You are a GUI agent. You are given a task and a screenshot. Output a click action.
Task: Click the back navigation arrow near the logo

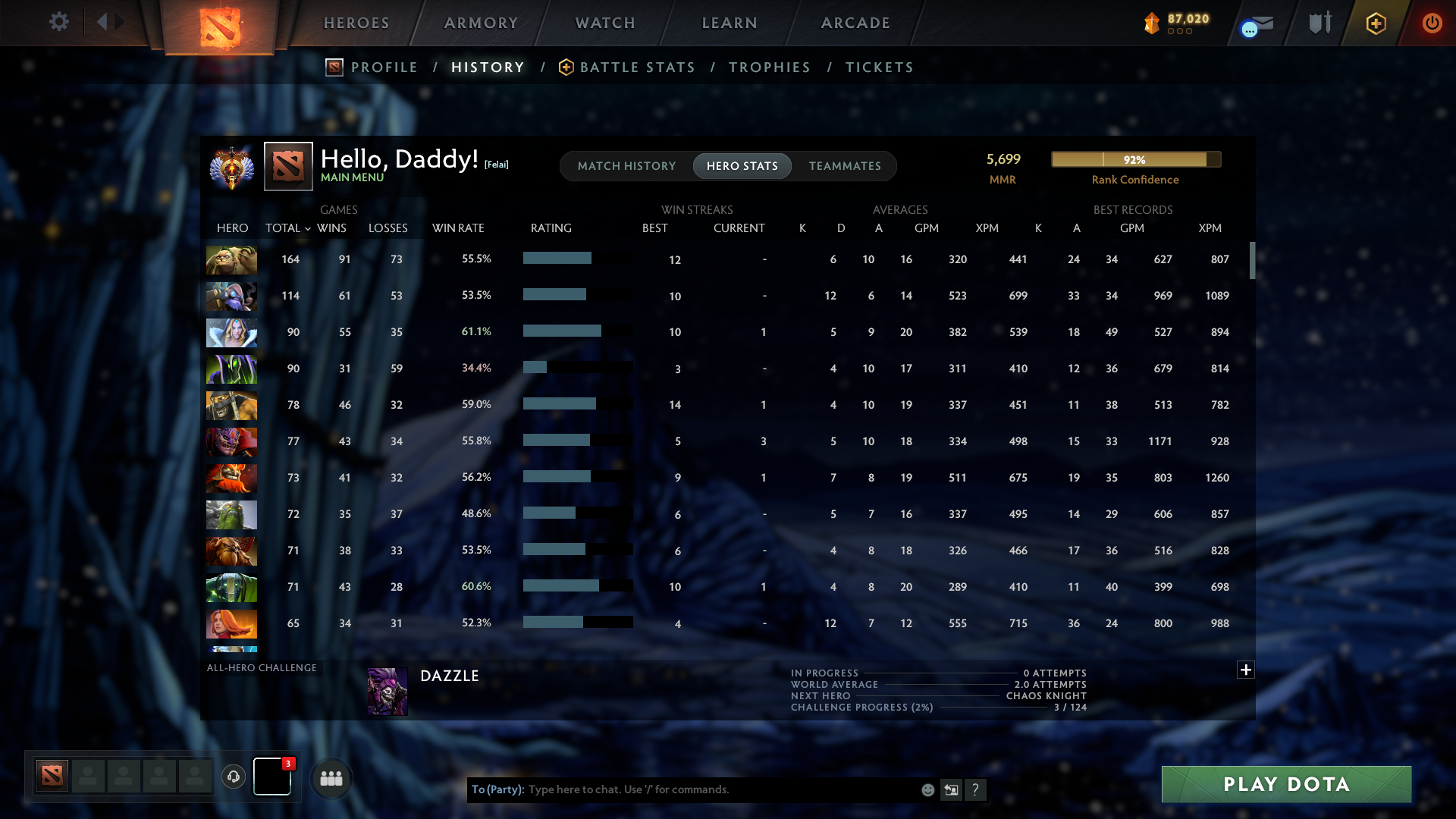104,22
